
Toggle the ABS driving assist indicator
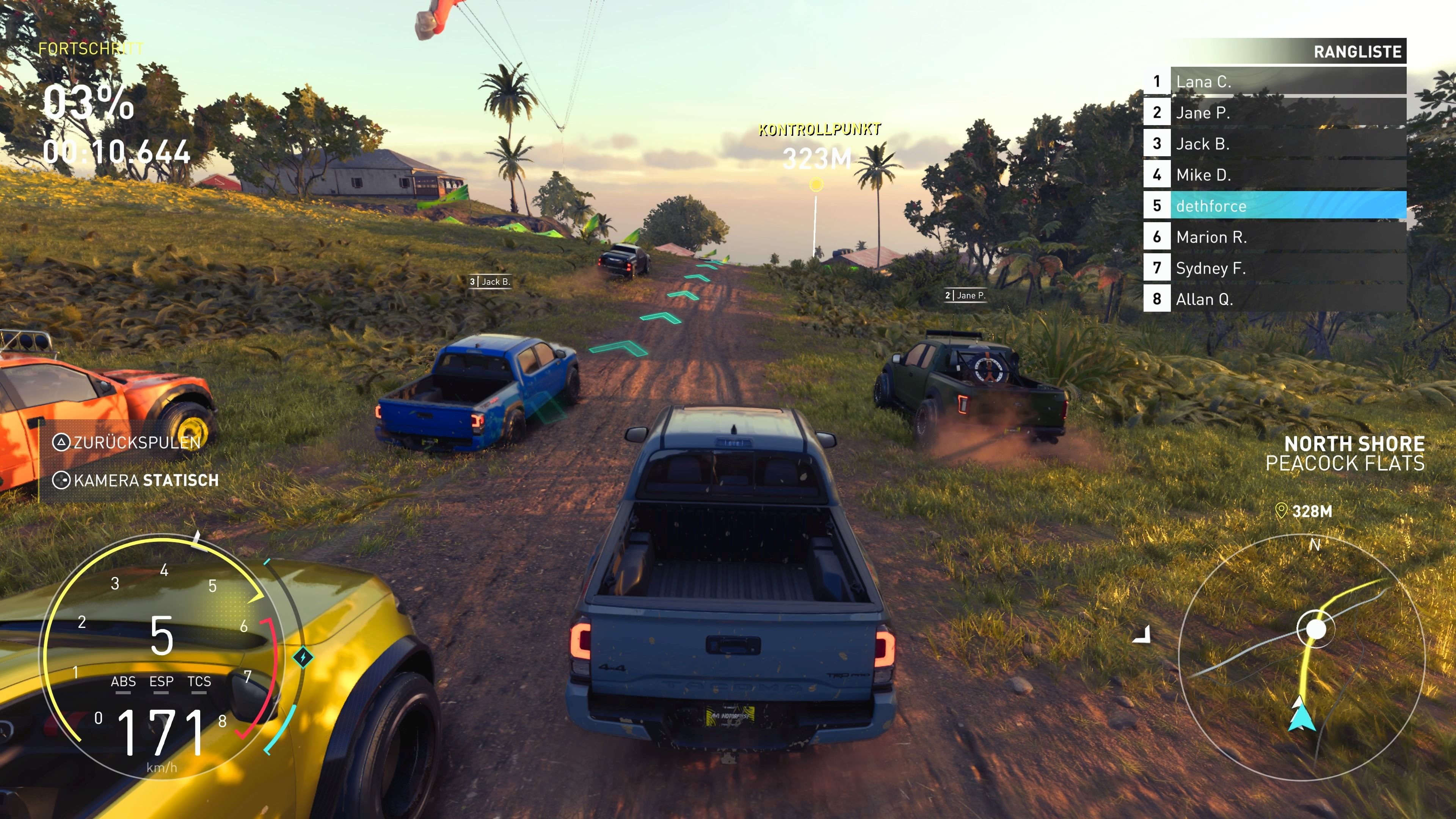(124, 682)
